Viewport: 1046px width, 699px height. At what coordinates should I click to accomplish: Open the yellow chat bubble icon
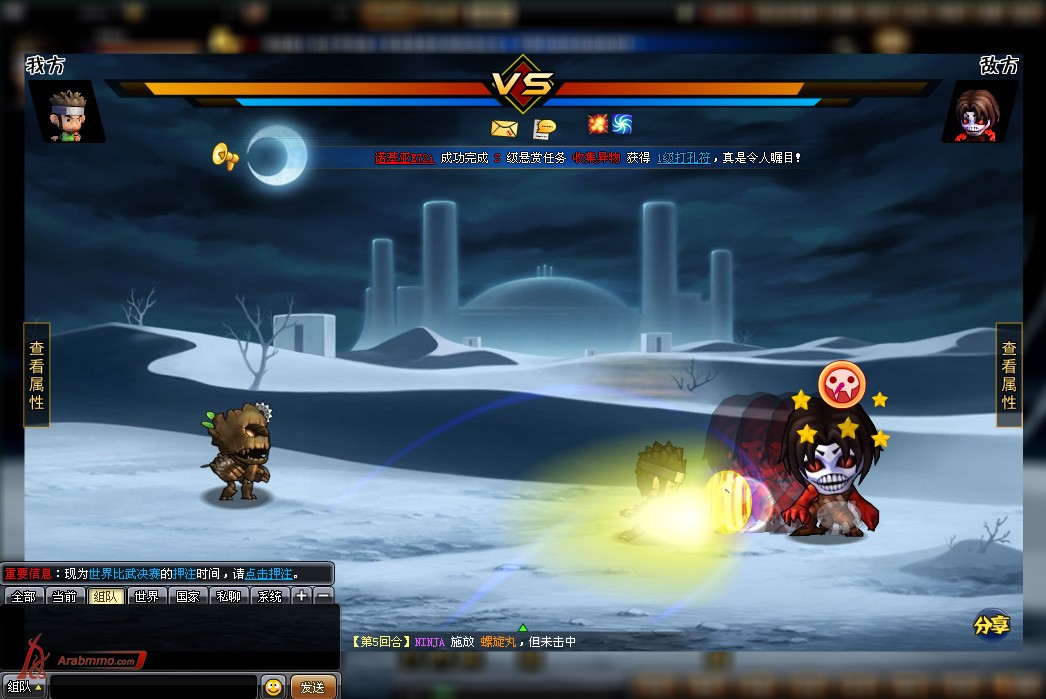coord(545,128)
